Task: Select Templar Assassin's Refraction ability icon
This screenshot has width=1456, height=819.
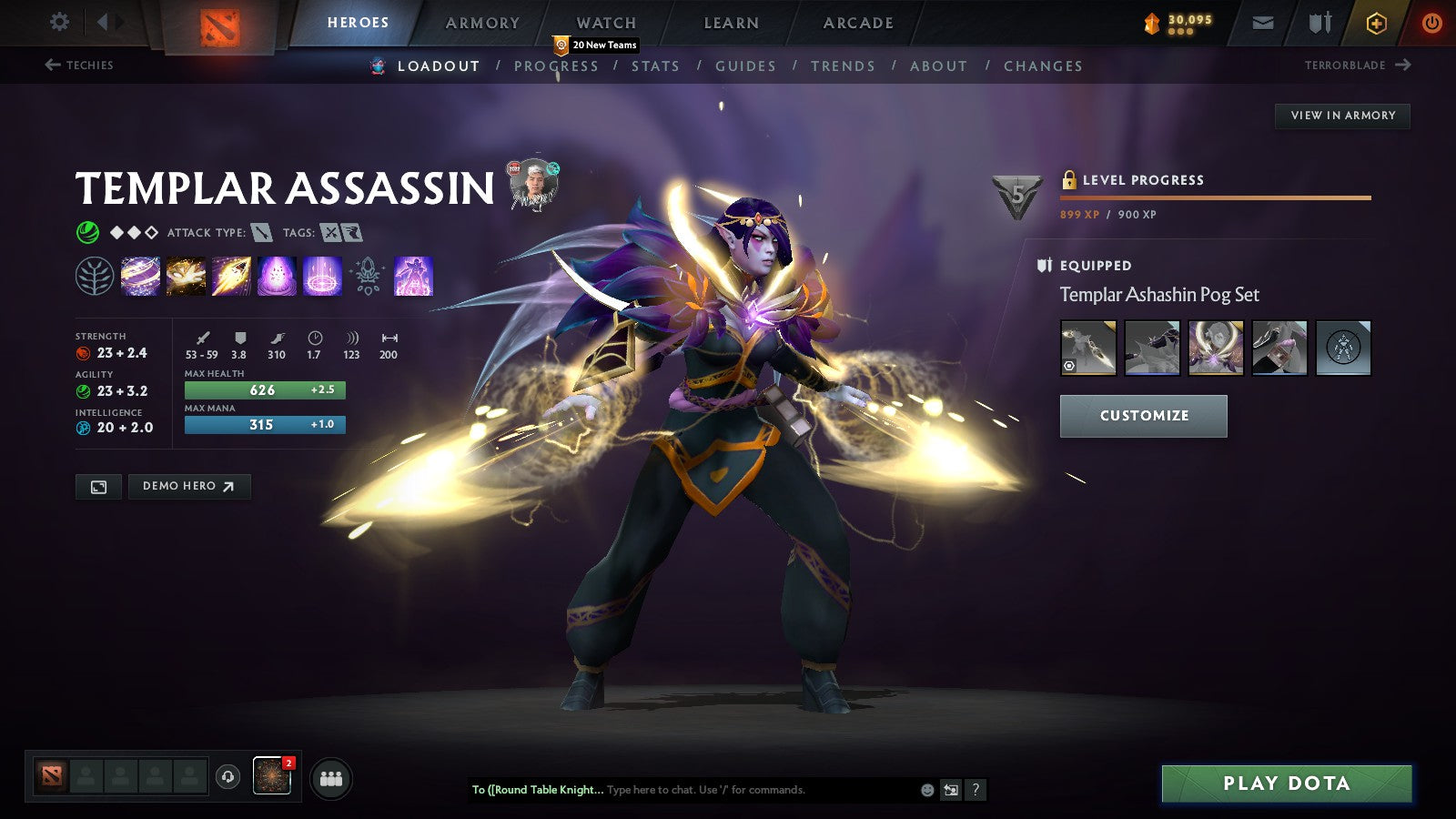Action: tap(140, 277)
